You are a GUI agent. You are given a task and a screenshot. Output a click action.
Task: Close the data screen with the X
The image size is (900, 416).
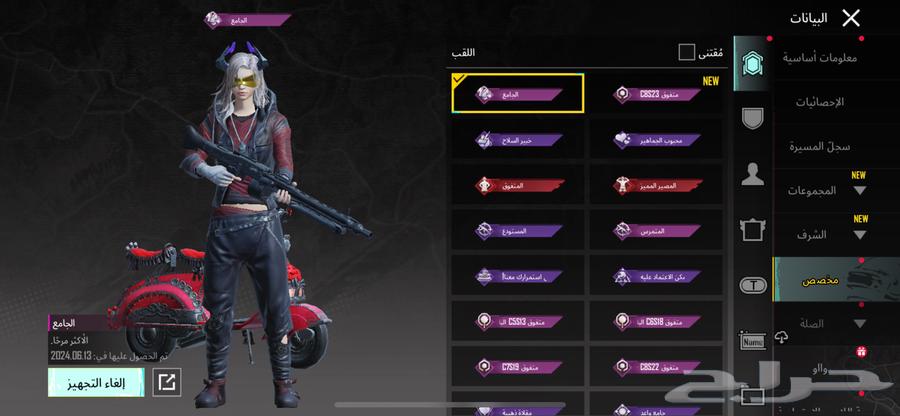pyautogui.click(x=851, y=18)
